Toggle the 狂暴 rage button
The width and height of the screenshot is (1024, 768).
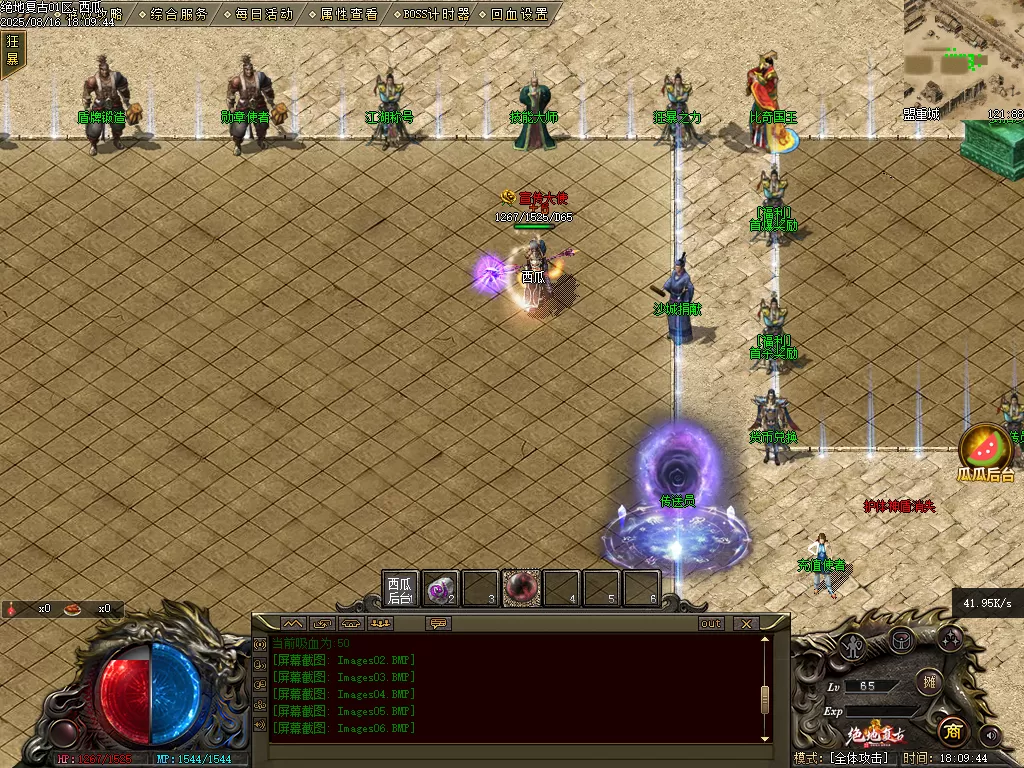(x=12, y=50)
